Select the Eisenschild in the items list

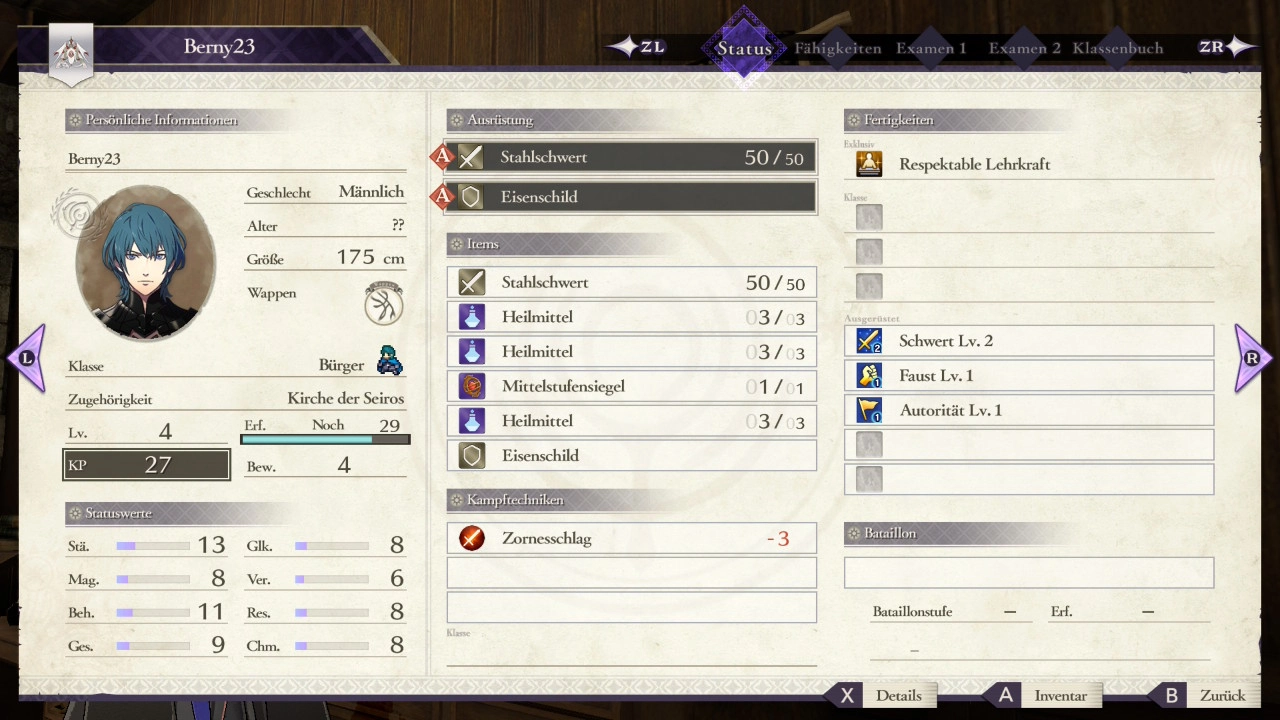[x=631, y=455]
